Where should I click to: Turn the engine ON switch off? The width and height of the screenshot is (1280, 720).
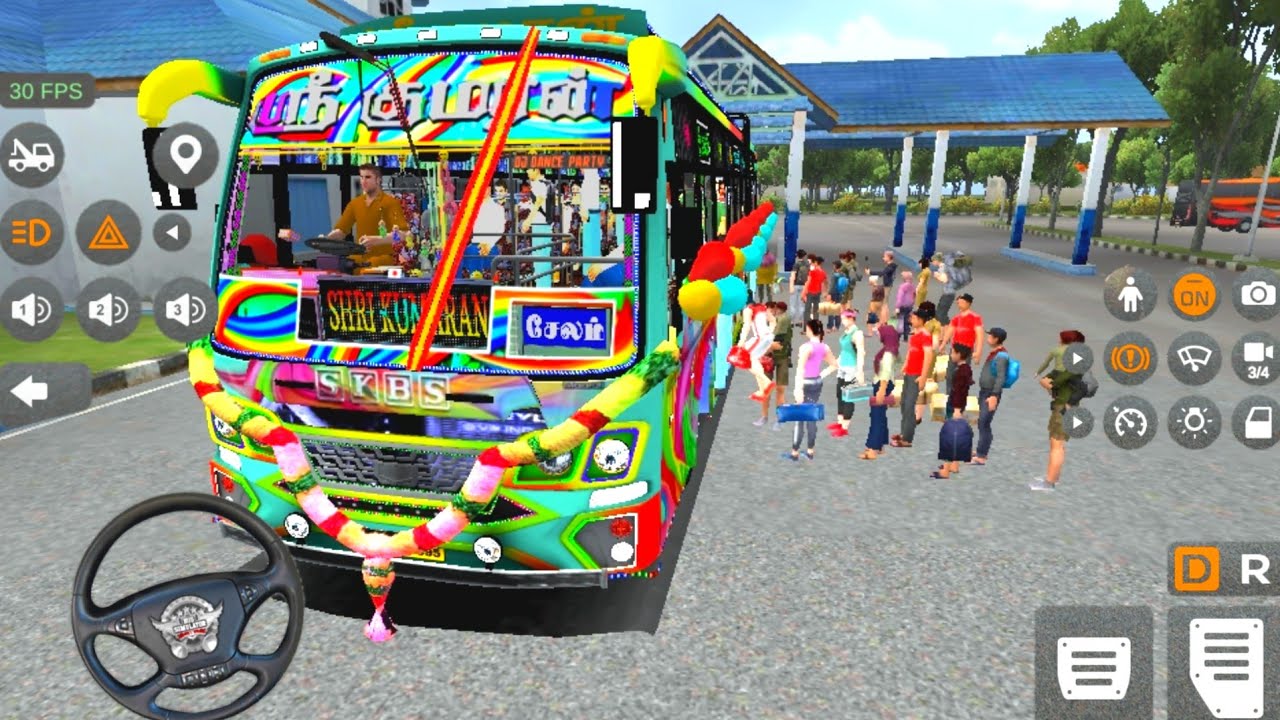1193,297
